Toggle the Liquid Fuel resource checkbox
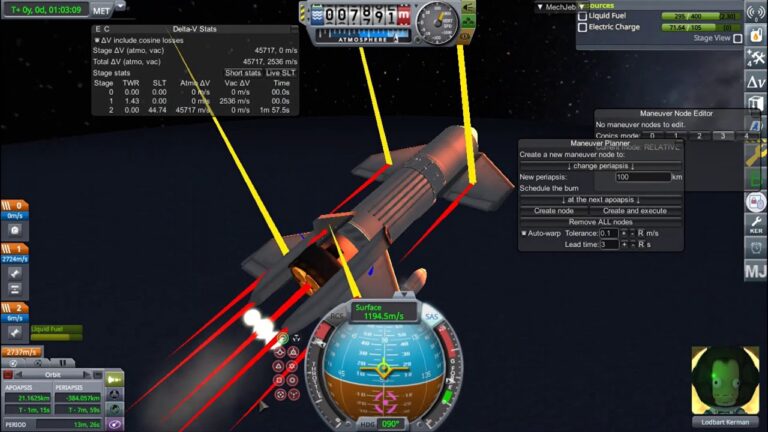 click(583, 16)
